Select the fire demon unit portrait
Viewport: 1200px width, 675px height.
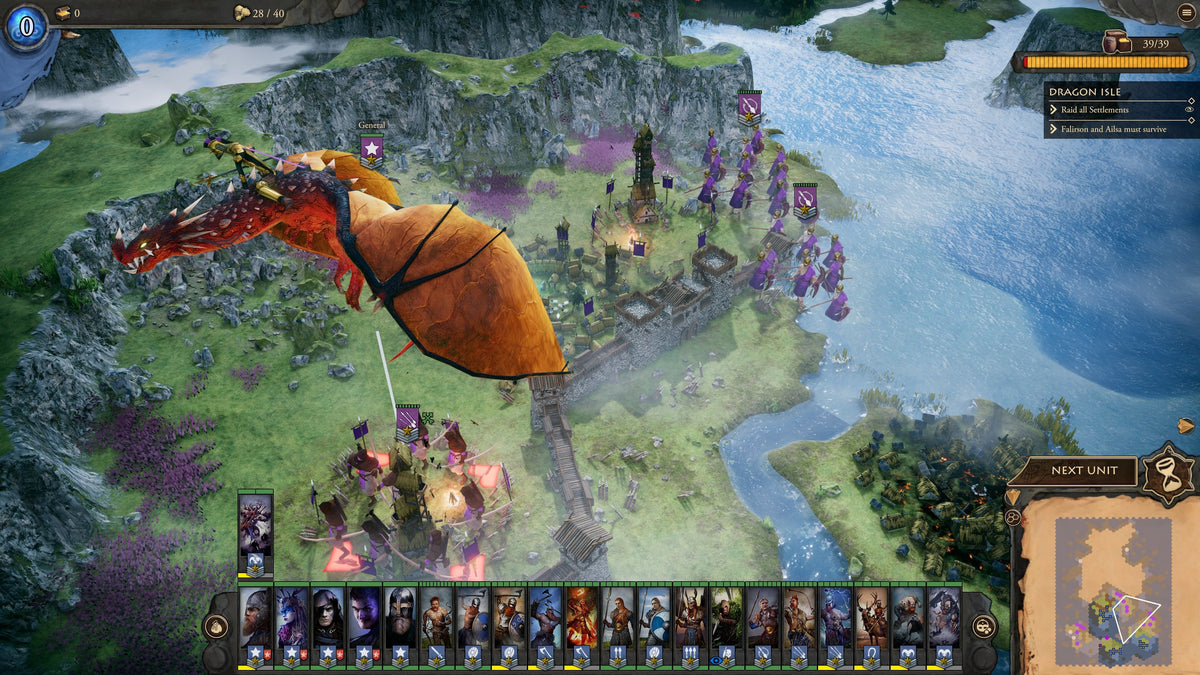point(582,616)
